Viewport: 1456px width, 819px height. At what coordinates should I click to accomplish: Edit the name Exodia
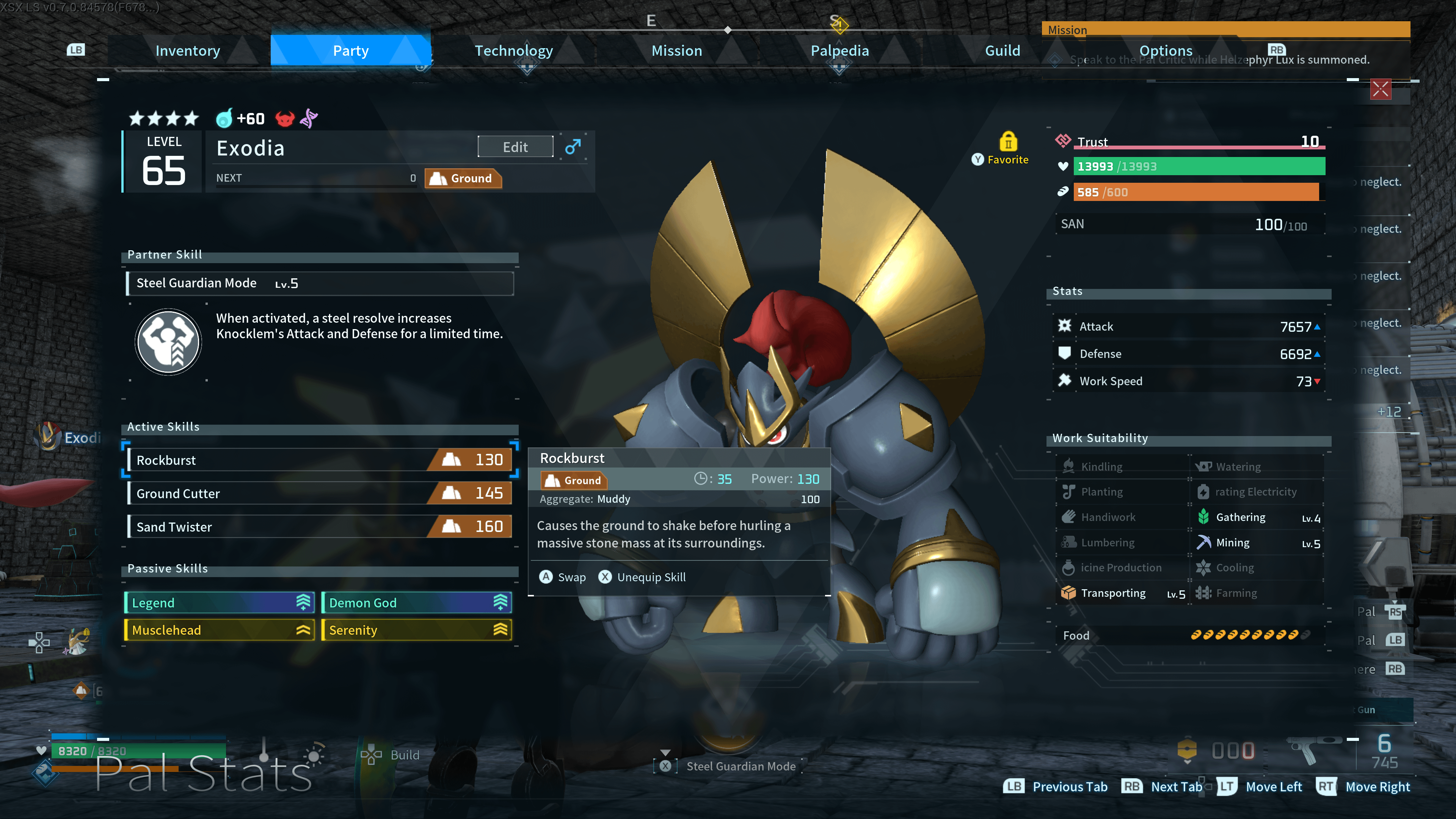pyautogui.click(x=515, y=147)
